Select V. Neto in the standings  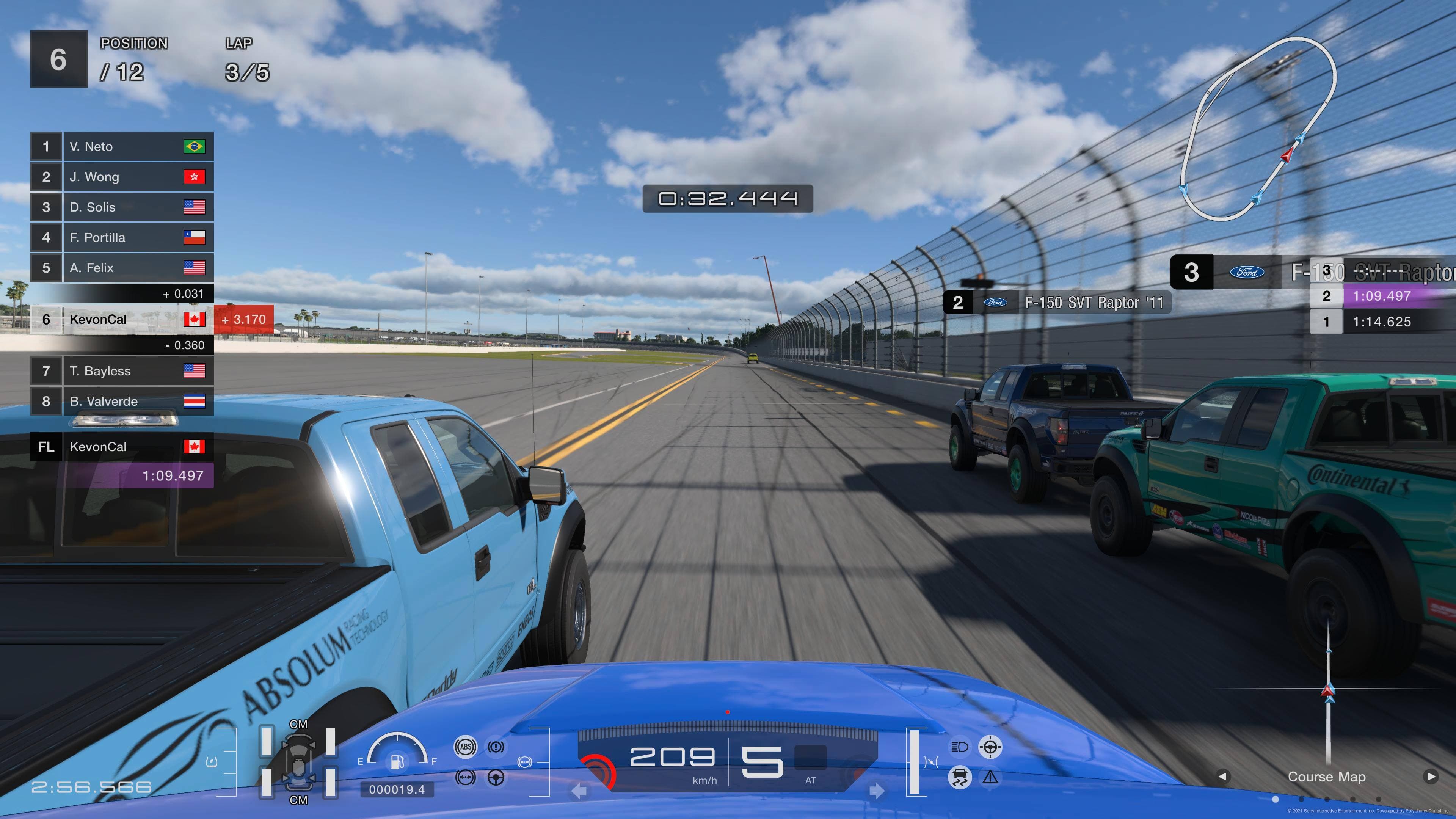(x=122, y=147)
